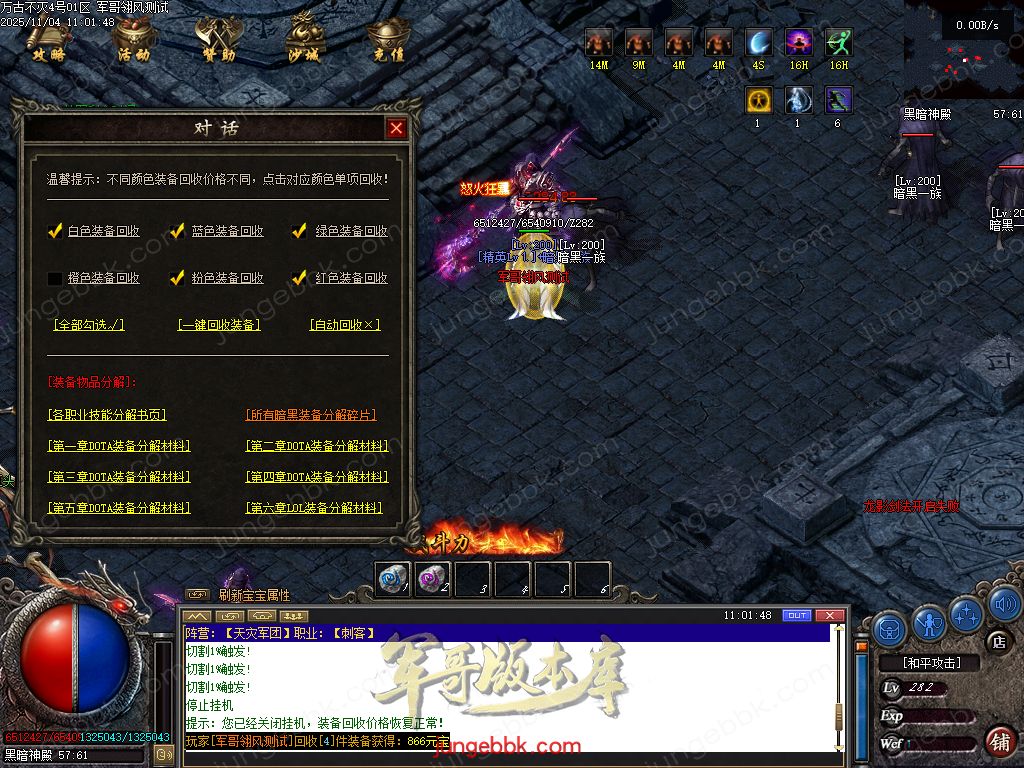Close the 对话 dialog window
This screenshot has height=768, width=1024.
[396, 129]
